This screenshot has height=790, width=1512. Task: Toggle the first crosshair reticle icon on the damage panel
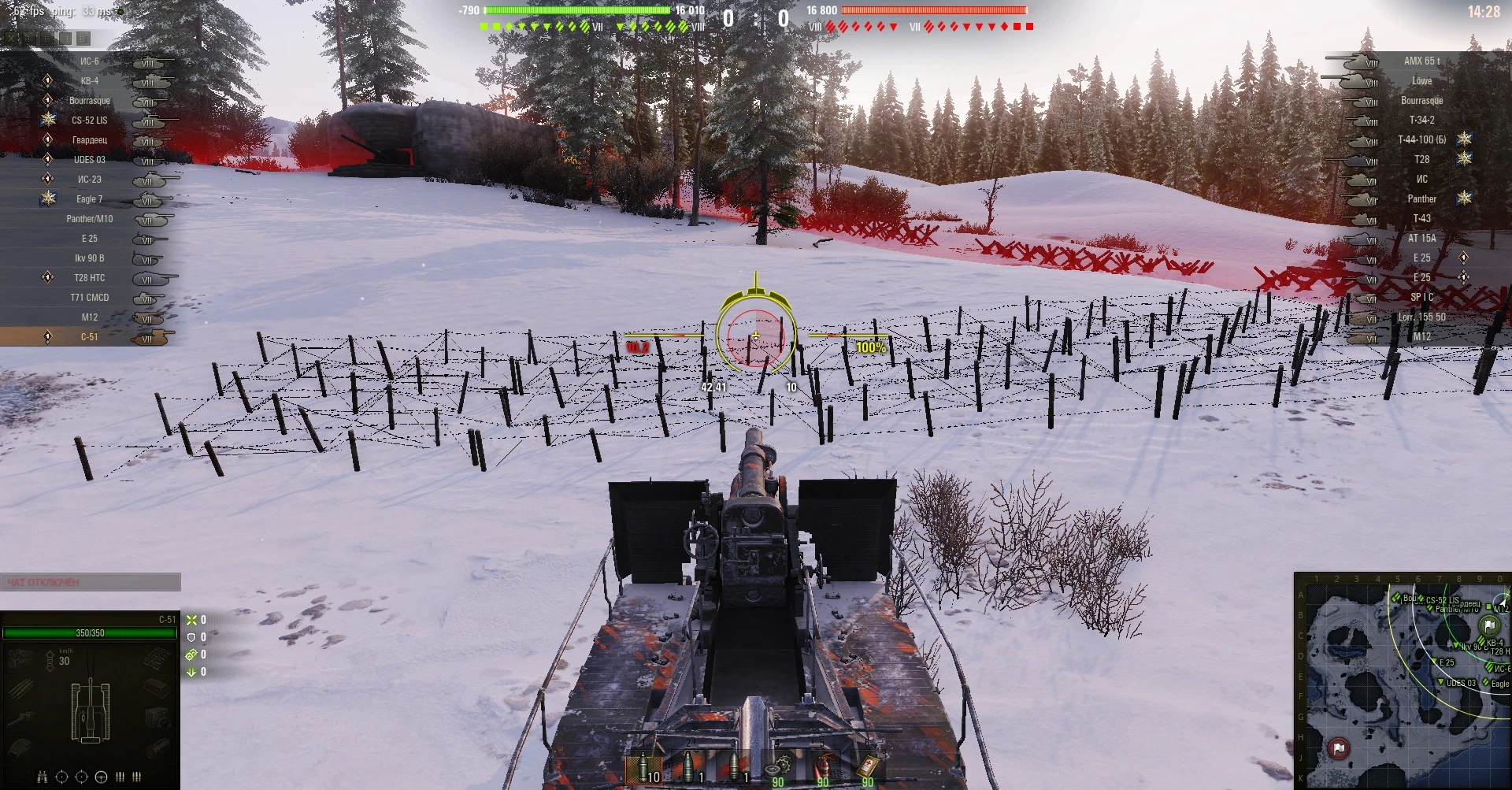(x=61, y=777)
